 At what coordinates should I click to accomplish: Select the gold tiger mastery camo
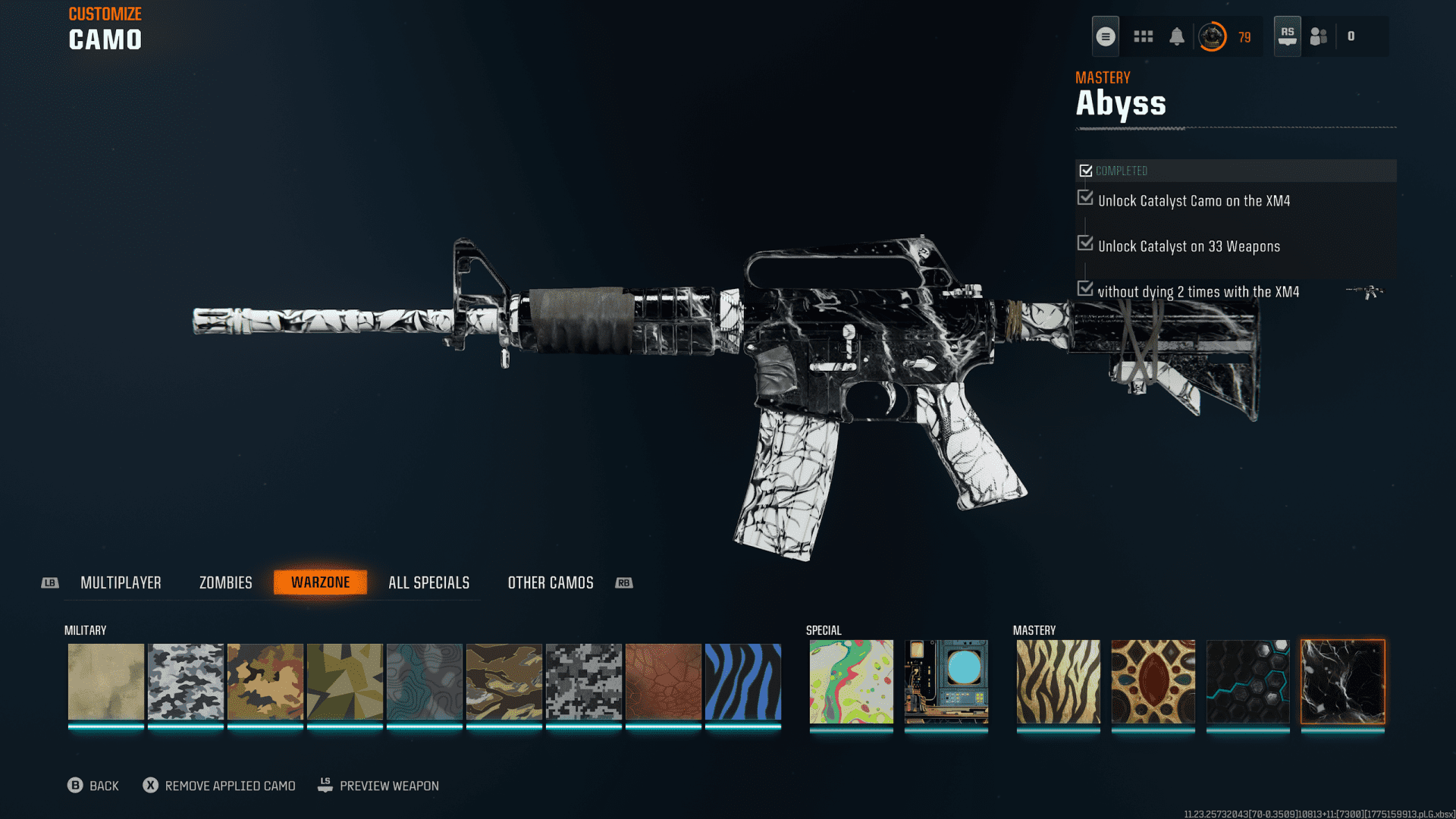click(x=1059, y=681)
